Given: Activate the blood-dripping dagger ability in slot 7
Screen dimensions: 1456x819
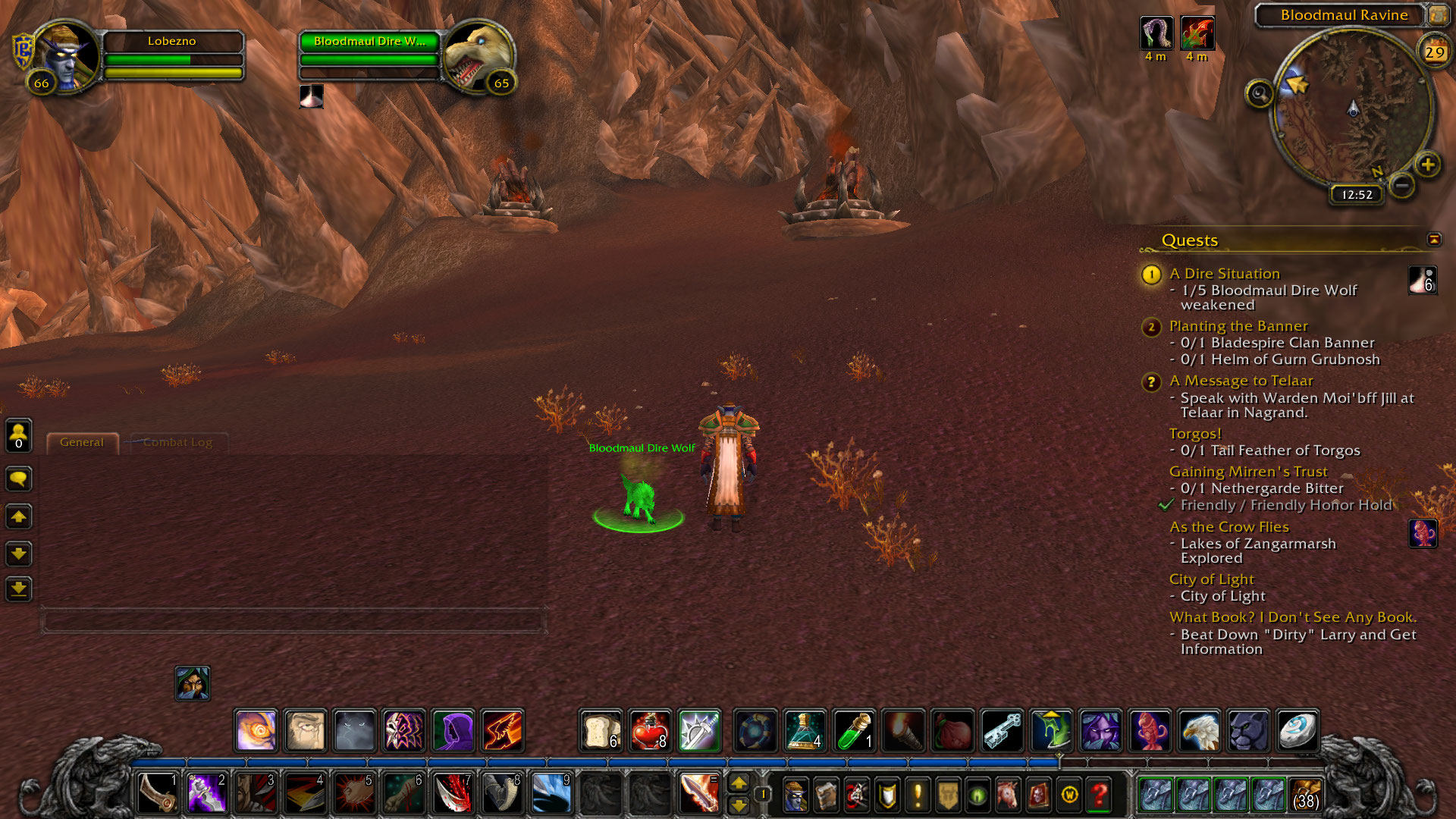Looking at the screenshot, I should [453, 794].
